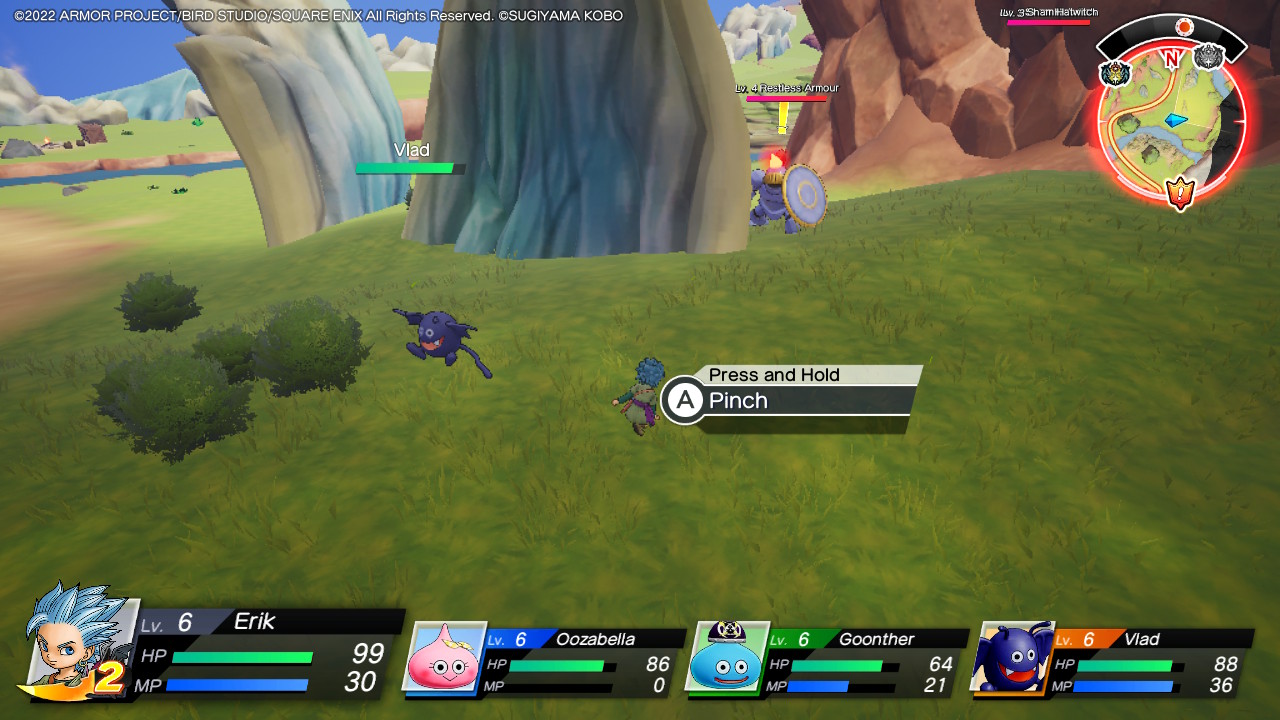Screen dimensions: 1280x720
Task: Click Vlad's health bar above his name
Action: tap(408, 167)
